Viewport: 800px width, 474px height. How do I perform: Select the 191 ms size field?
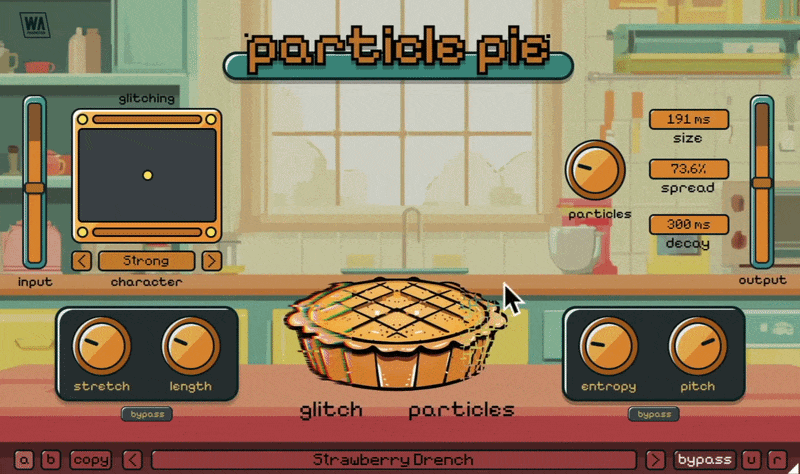point(688,120)
